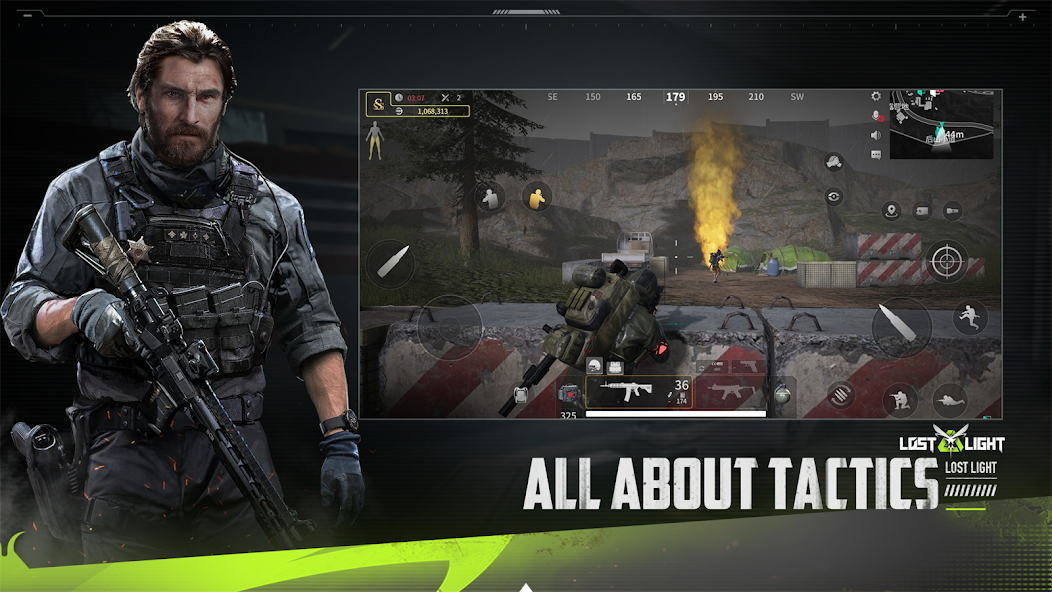
Task: Open the backpack icon beside weapon bar
Action: 522,395
